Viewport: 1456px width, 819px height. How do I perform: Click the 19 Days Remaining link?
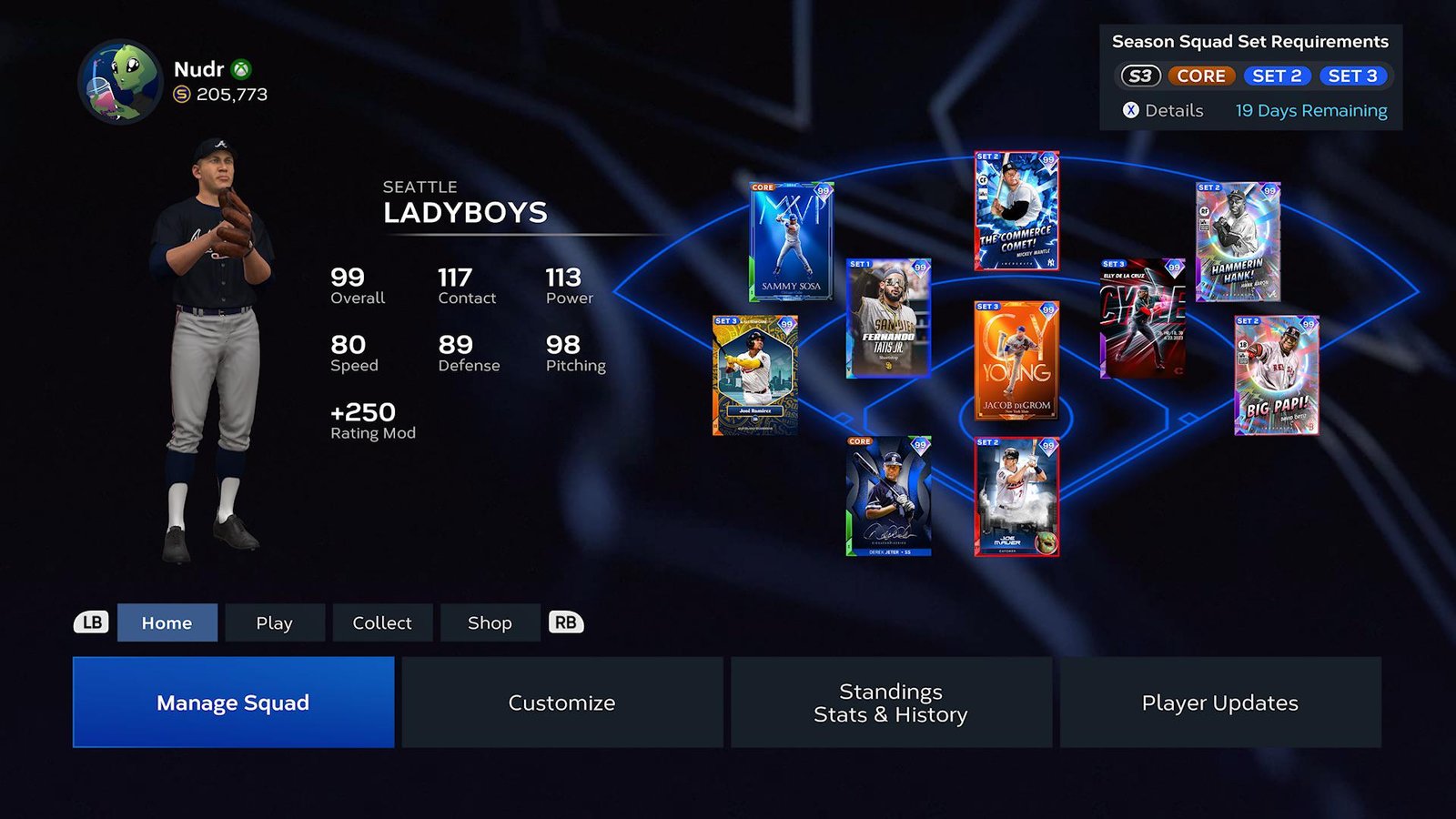click(1310, 110)
